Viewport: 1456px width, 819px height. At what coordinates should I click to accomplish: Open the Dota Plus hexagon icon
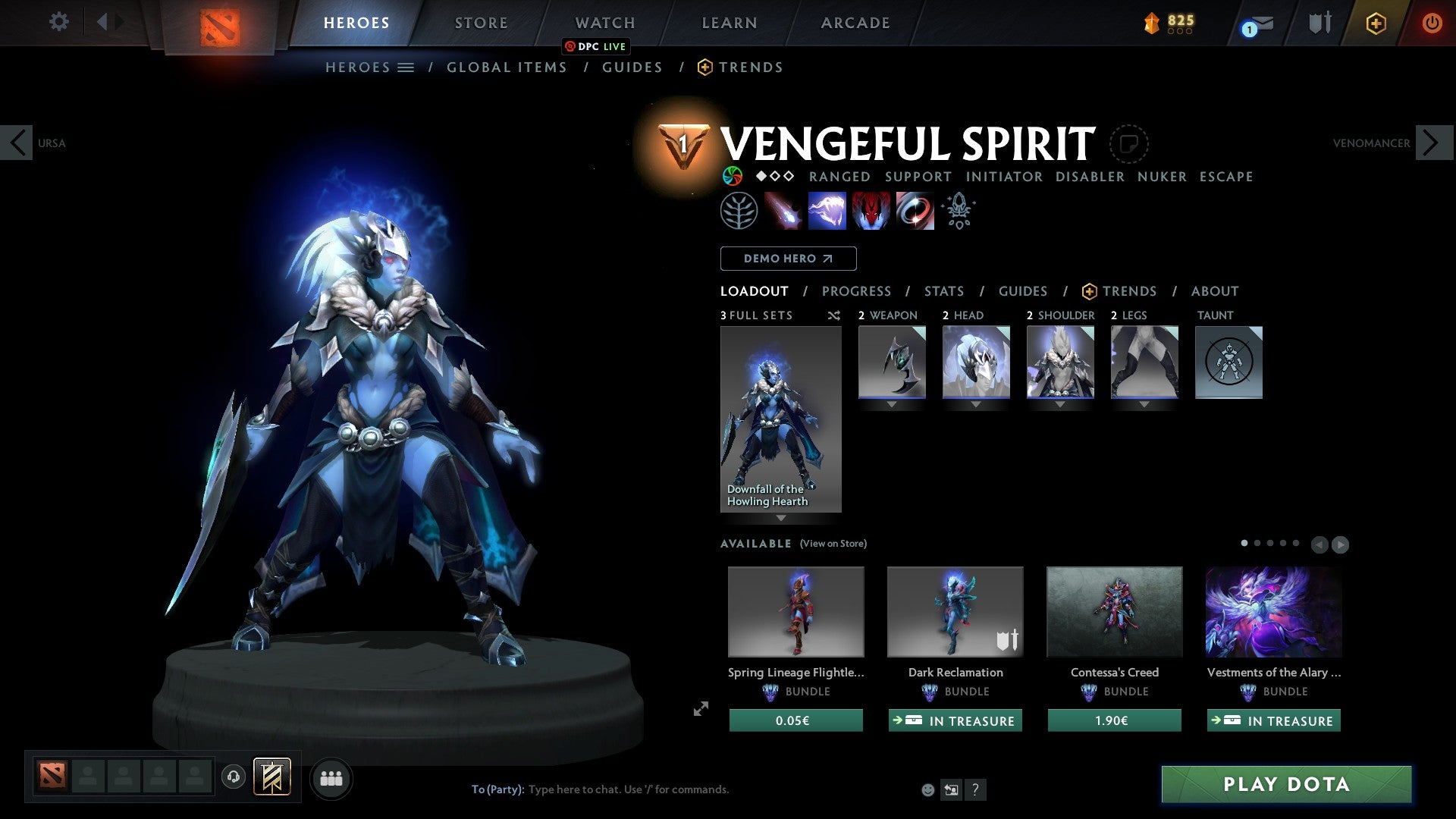coord(1376,23)
